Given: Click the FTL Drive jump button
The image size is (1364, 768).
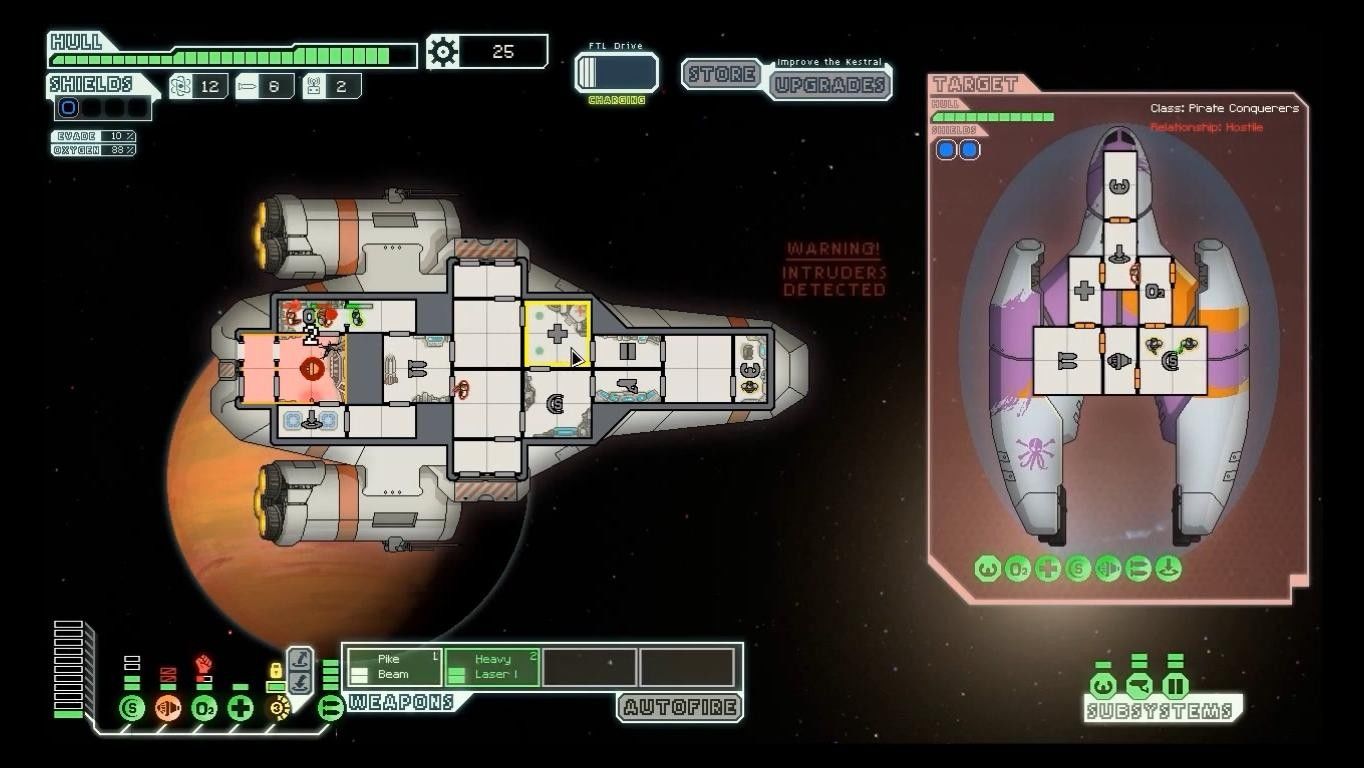Looking at the screenshot, I should pos(616,72).
